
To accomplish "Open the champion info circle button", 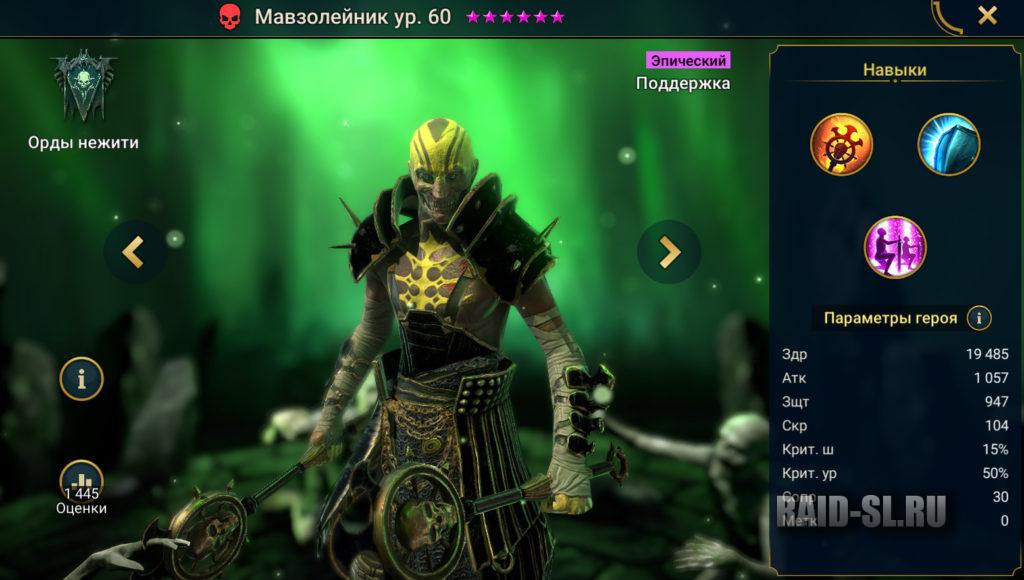I will [x=81, y=378].
